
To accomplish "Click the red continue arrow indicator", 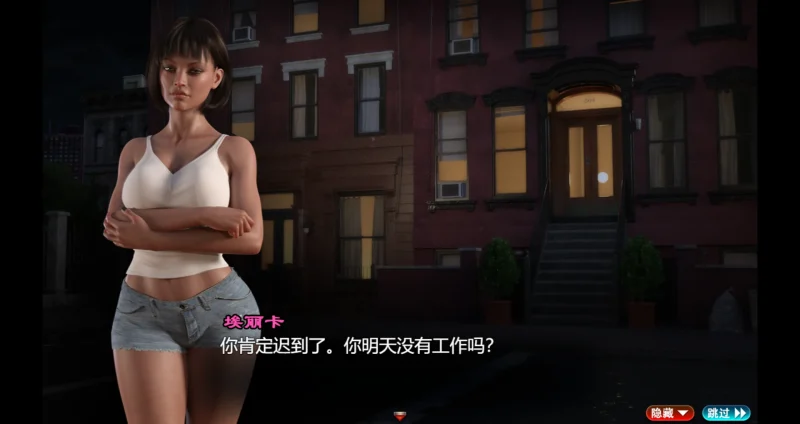I will tap(401, 415).
